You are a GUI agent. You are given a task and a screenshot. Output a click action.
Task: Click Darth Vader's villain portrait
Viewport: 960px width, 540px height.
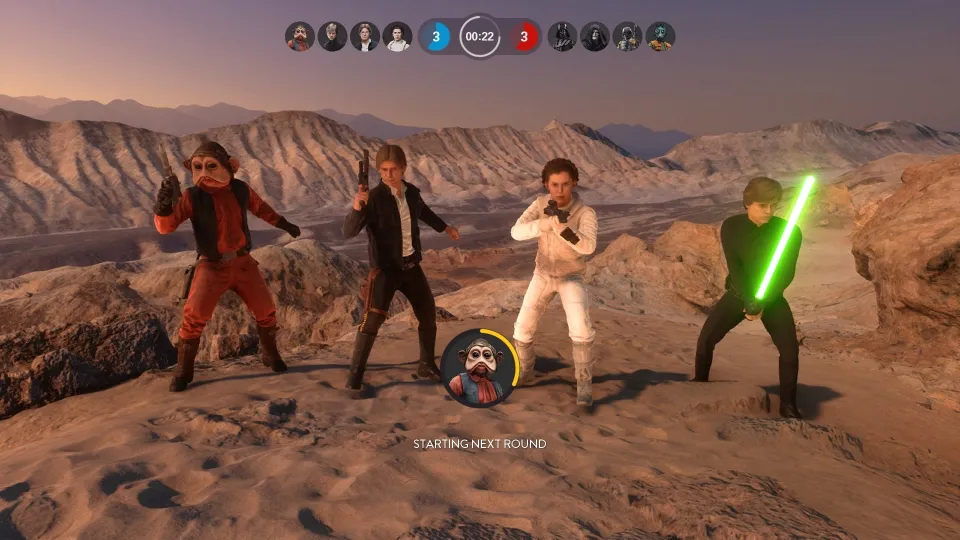tap(562, 37)
